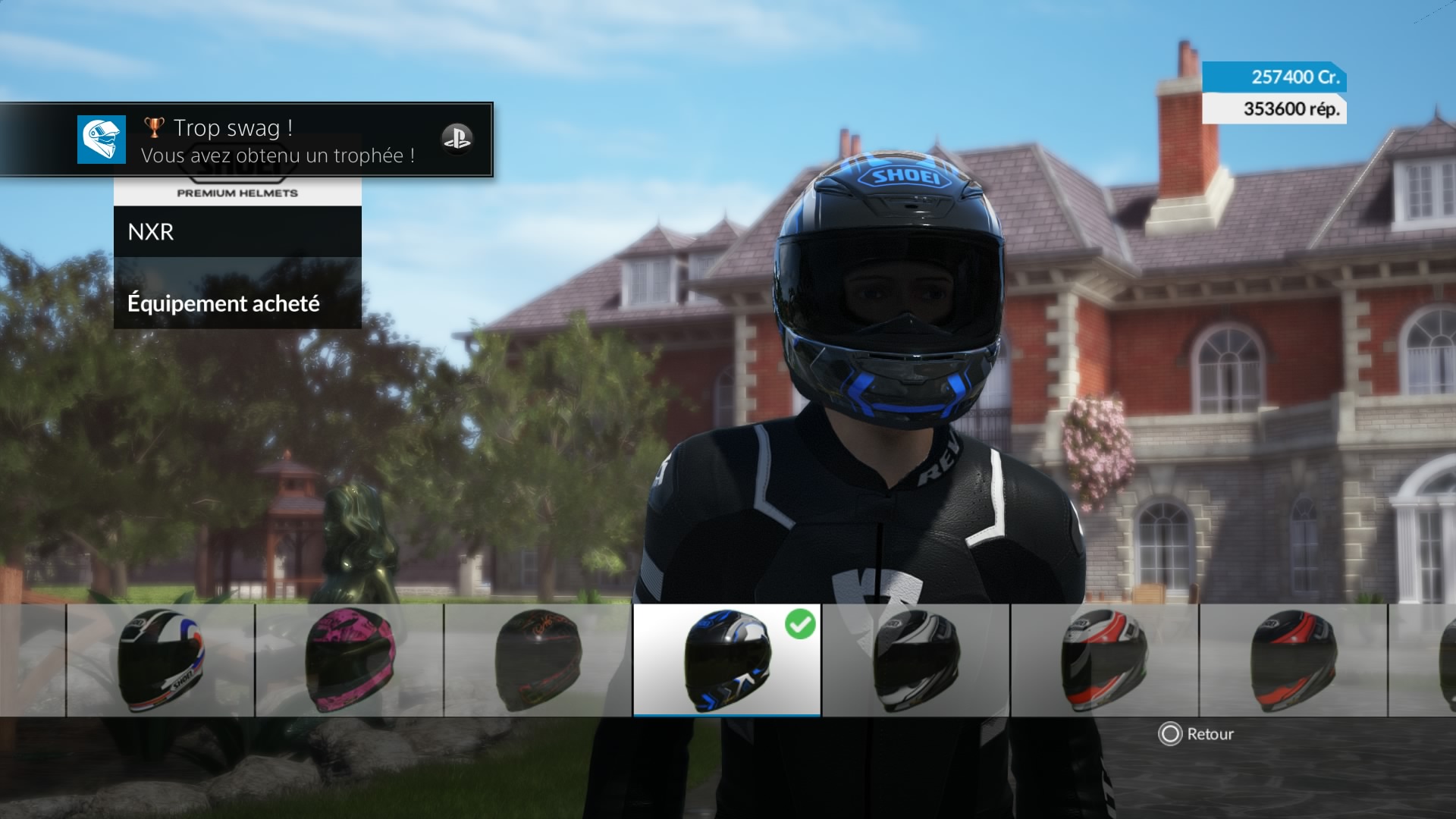Select the purchased blue and black helmet
The height and width of the screenshot is (819, 1456).
(x=726, y=661)
